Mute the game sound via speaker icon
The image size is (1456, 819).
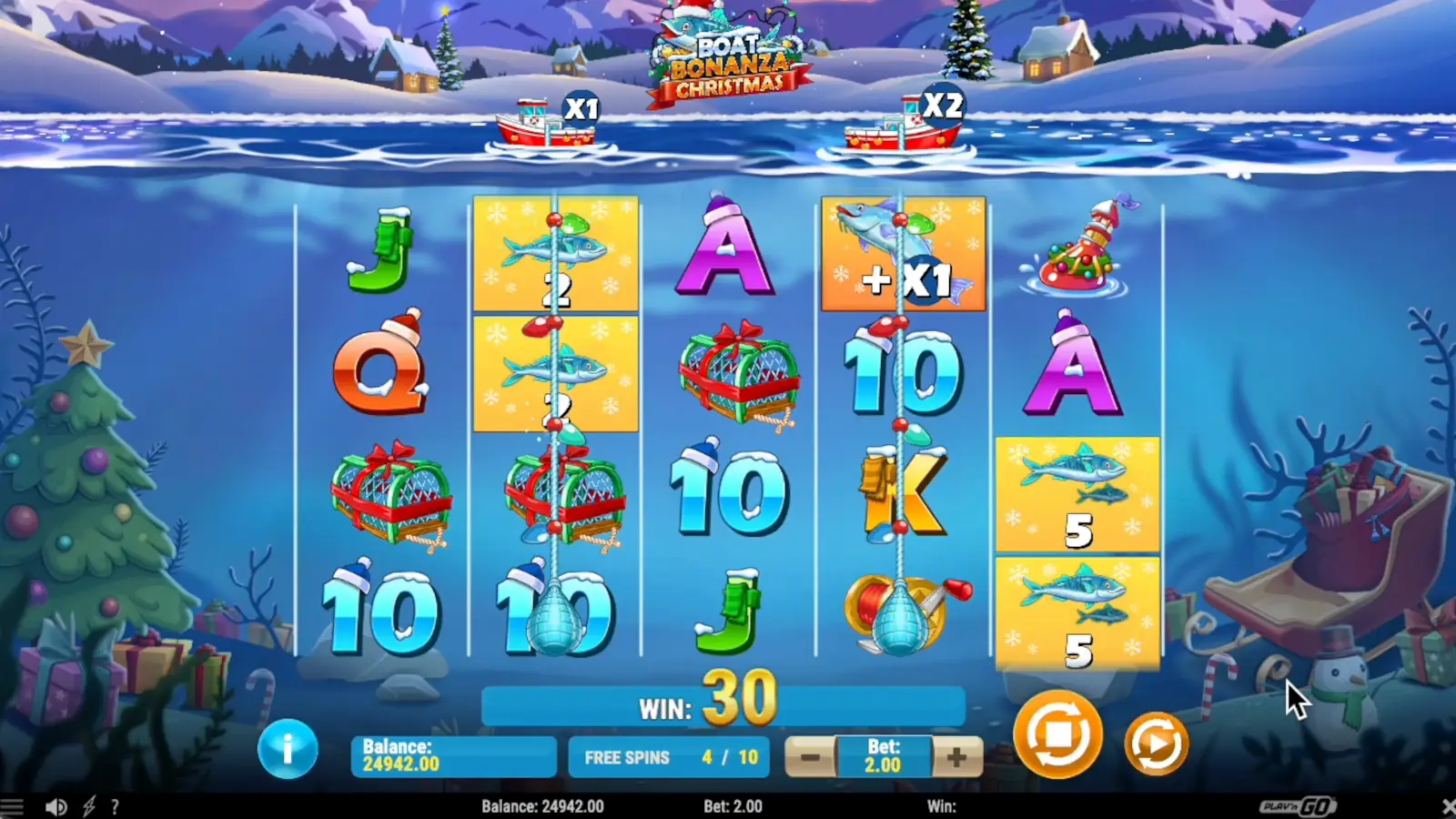57,806
